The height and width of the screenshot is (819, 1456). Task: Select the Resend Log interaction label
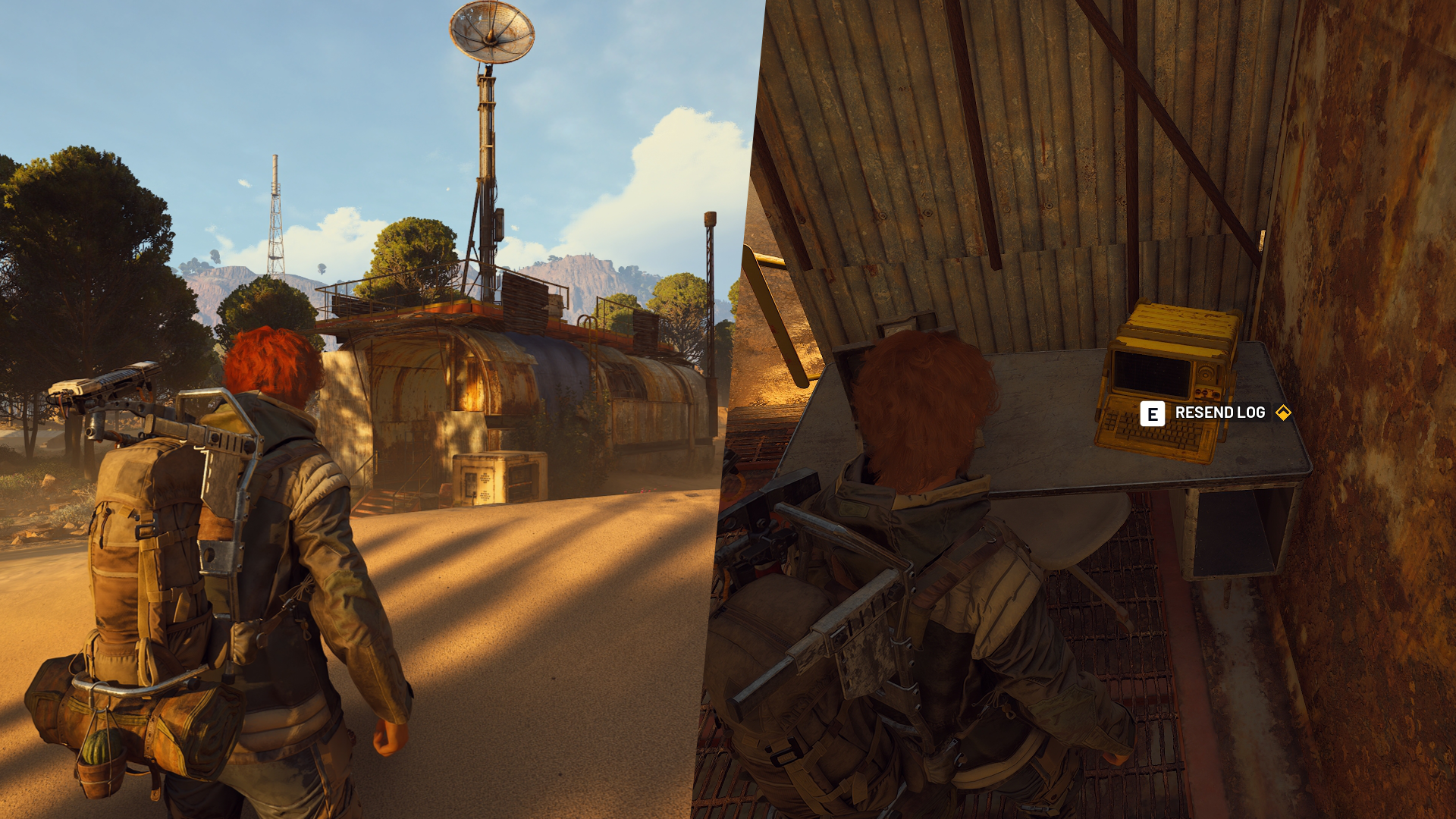pyautogui.click(x=1219, y=413)
